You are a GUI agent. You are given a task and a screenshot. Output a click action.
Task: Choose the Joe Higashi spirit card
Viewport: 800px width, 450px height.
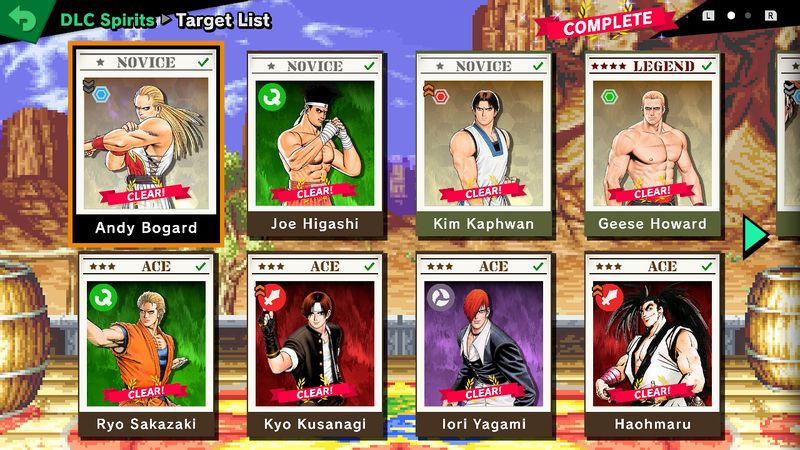pos(315,145)
